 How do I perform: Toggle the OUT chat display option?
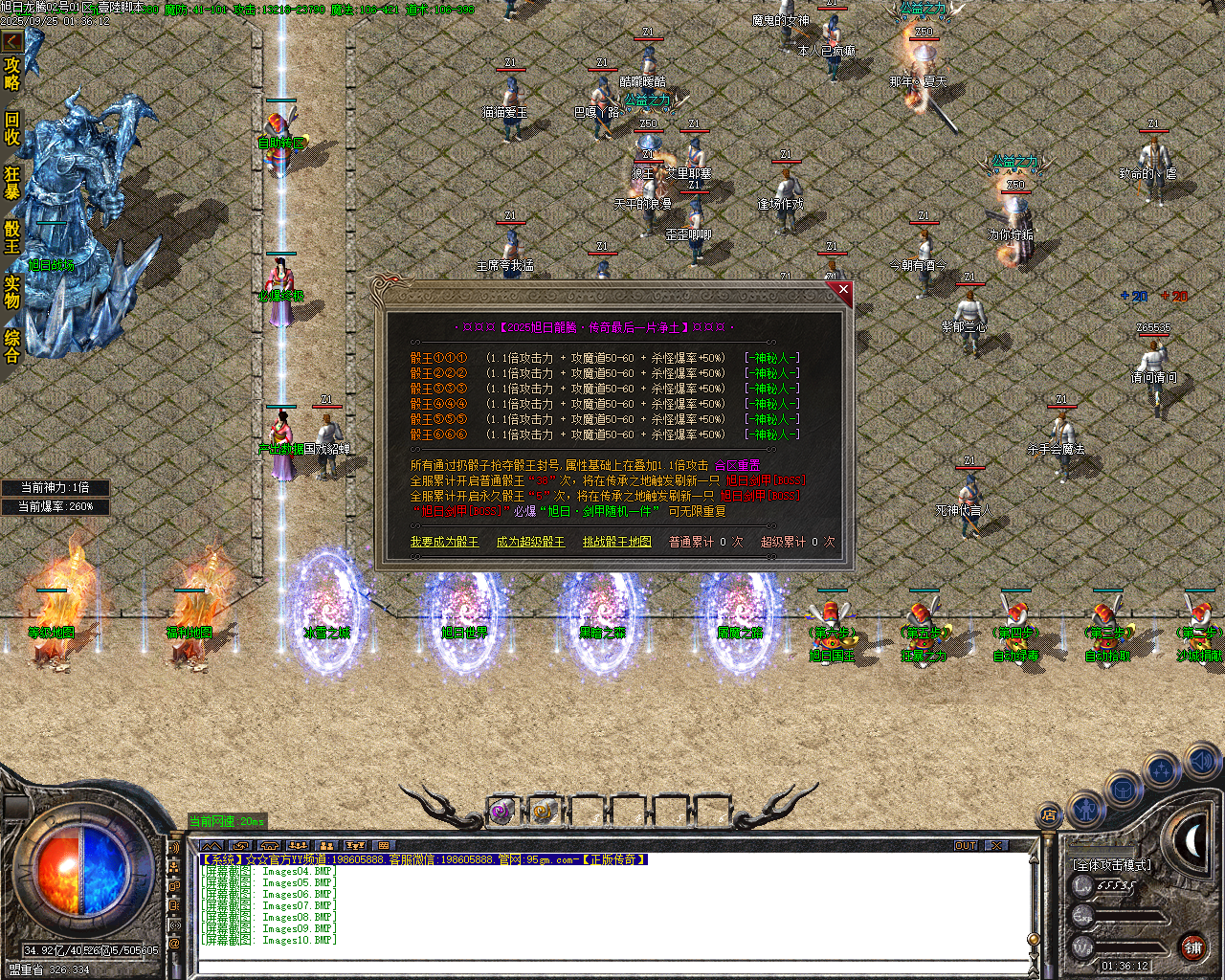point(967,845)
